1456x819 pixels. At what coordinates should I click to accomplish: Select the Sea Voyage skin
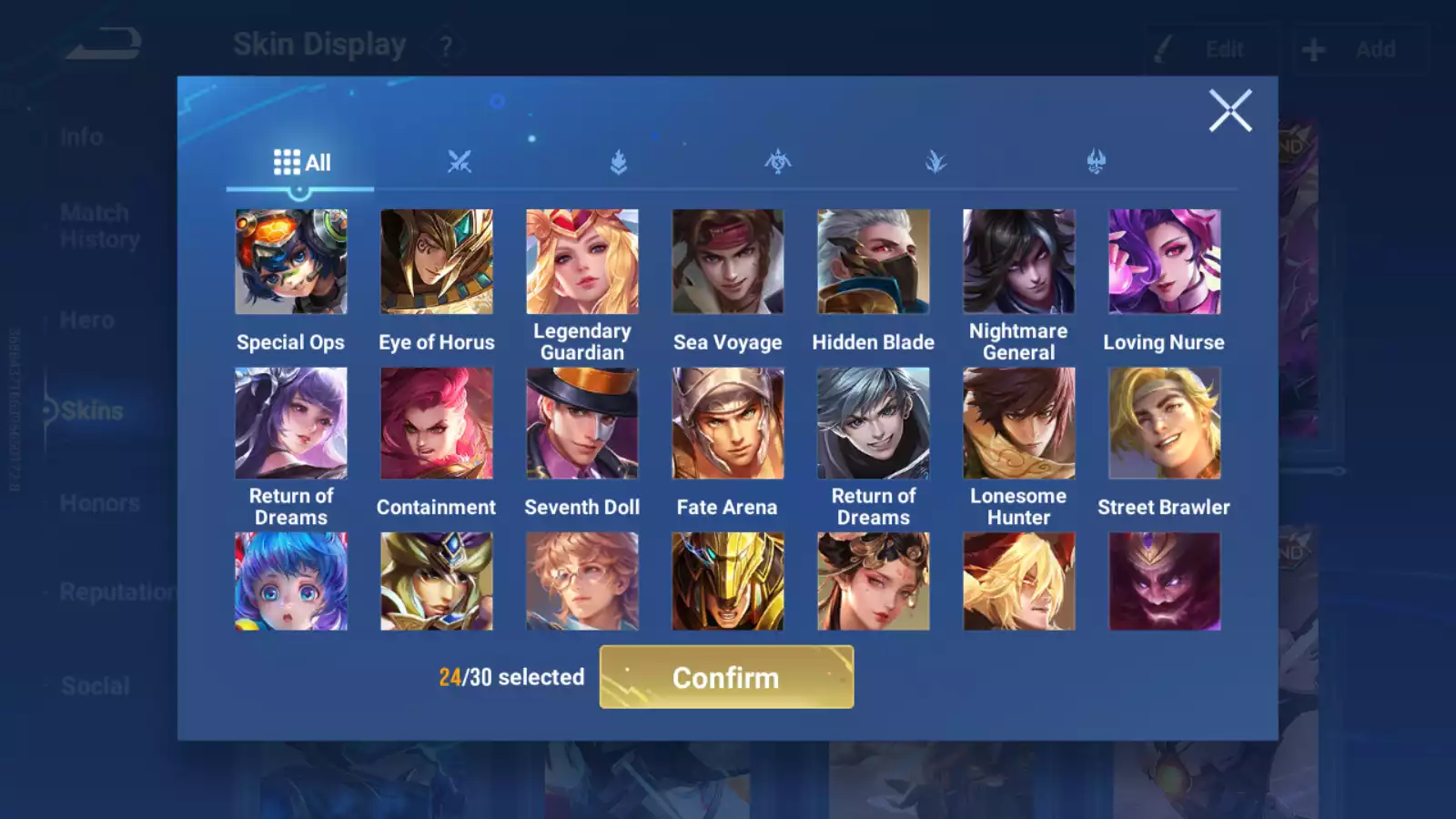728,262
